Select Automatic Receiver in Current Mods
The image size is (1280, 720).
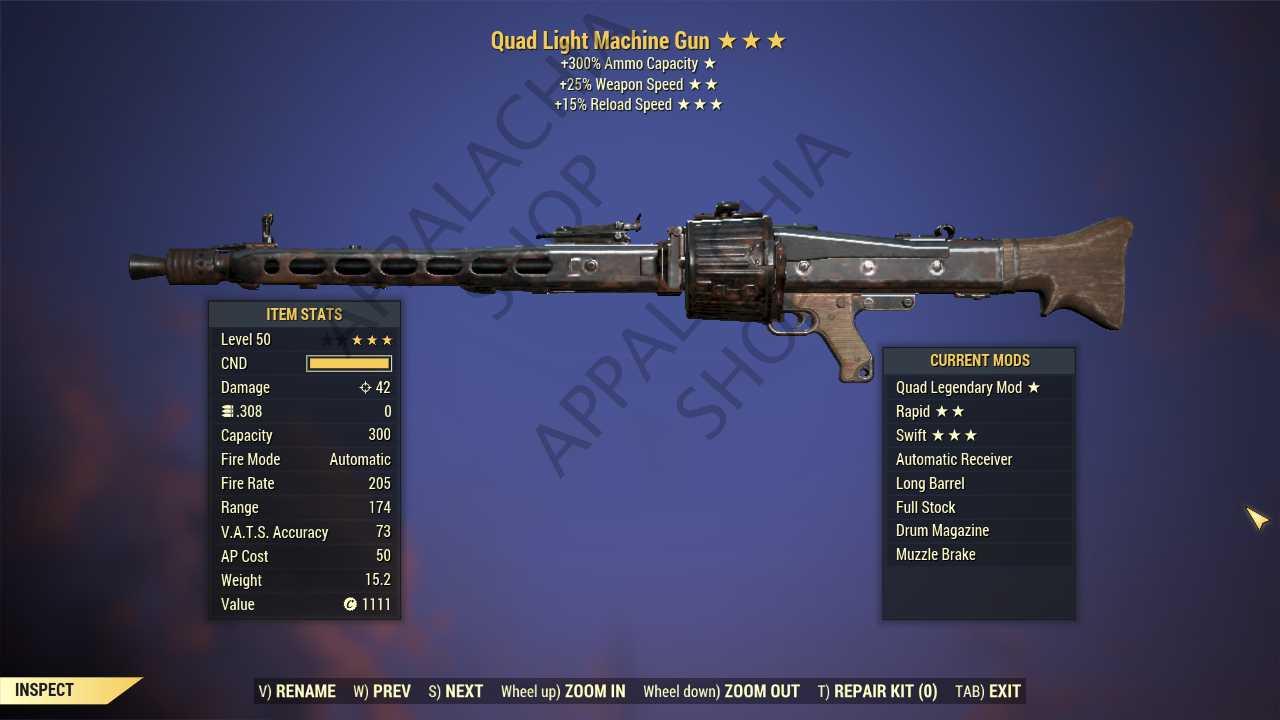954,459
